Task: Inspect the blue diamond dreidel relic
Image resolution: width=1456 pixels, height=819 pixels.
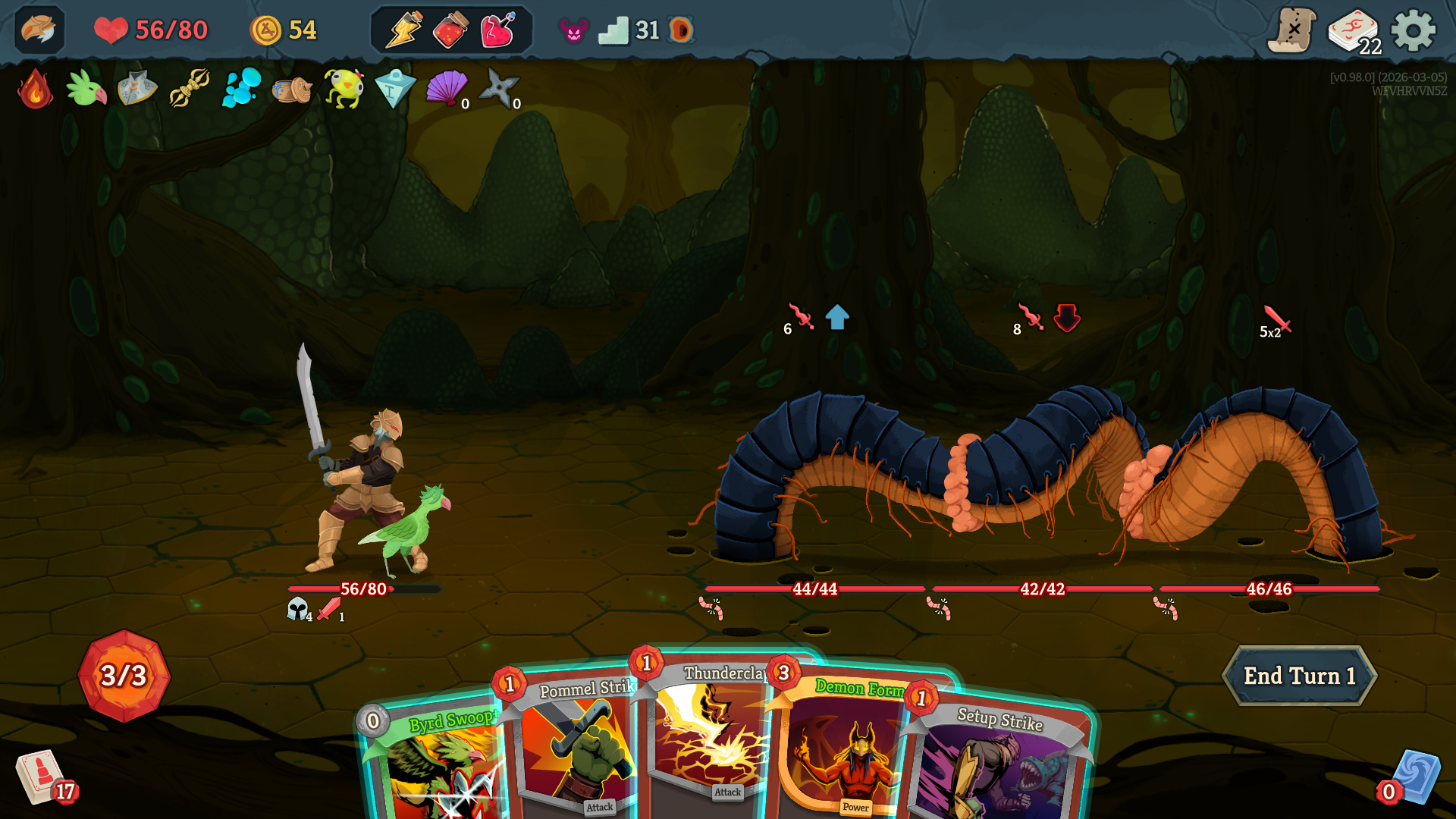Action: click(x=394, y=89)
